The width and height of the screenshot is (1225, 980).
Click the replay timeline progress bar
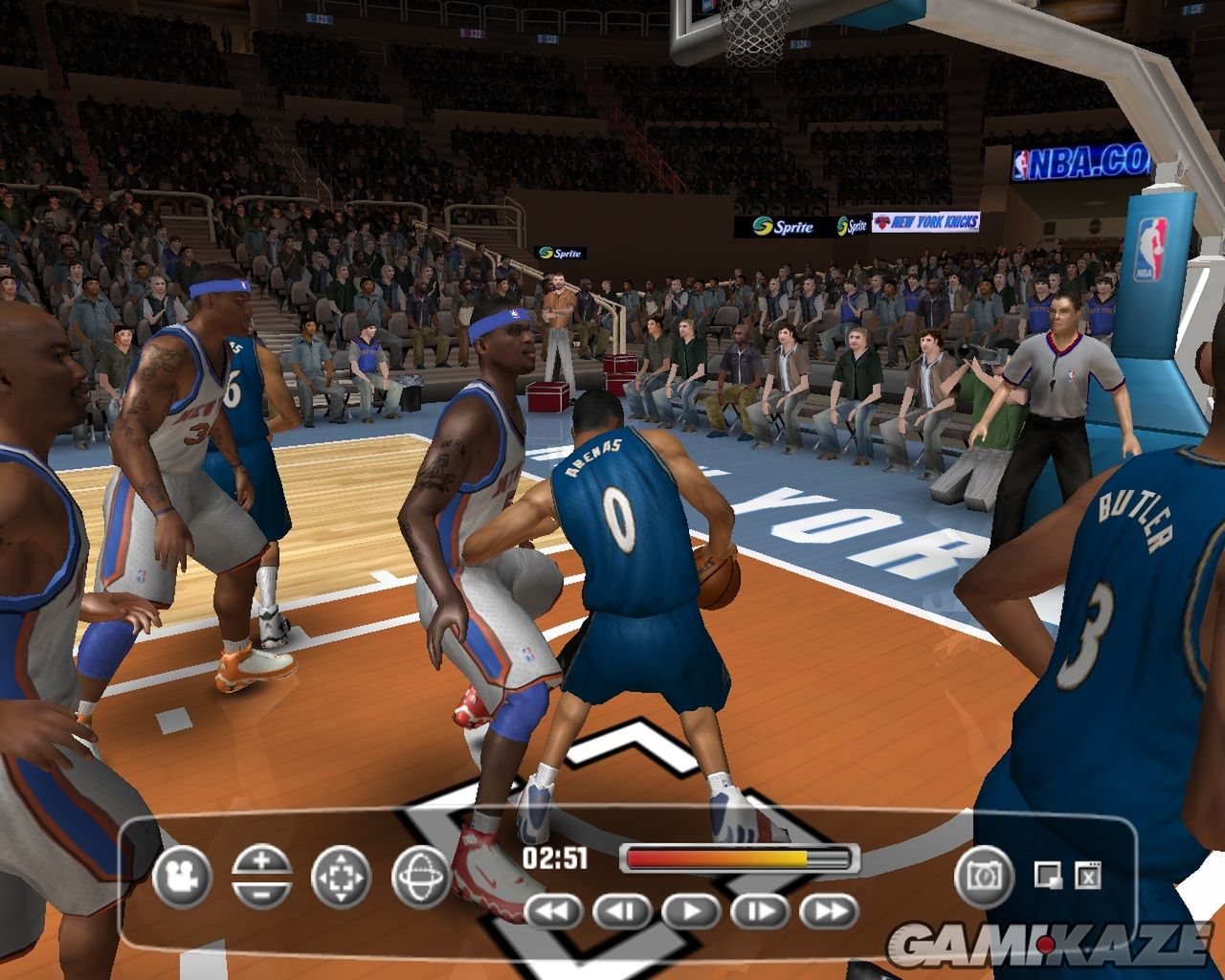[x=739, y=858]
